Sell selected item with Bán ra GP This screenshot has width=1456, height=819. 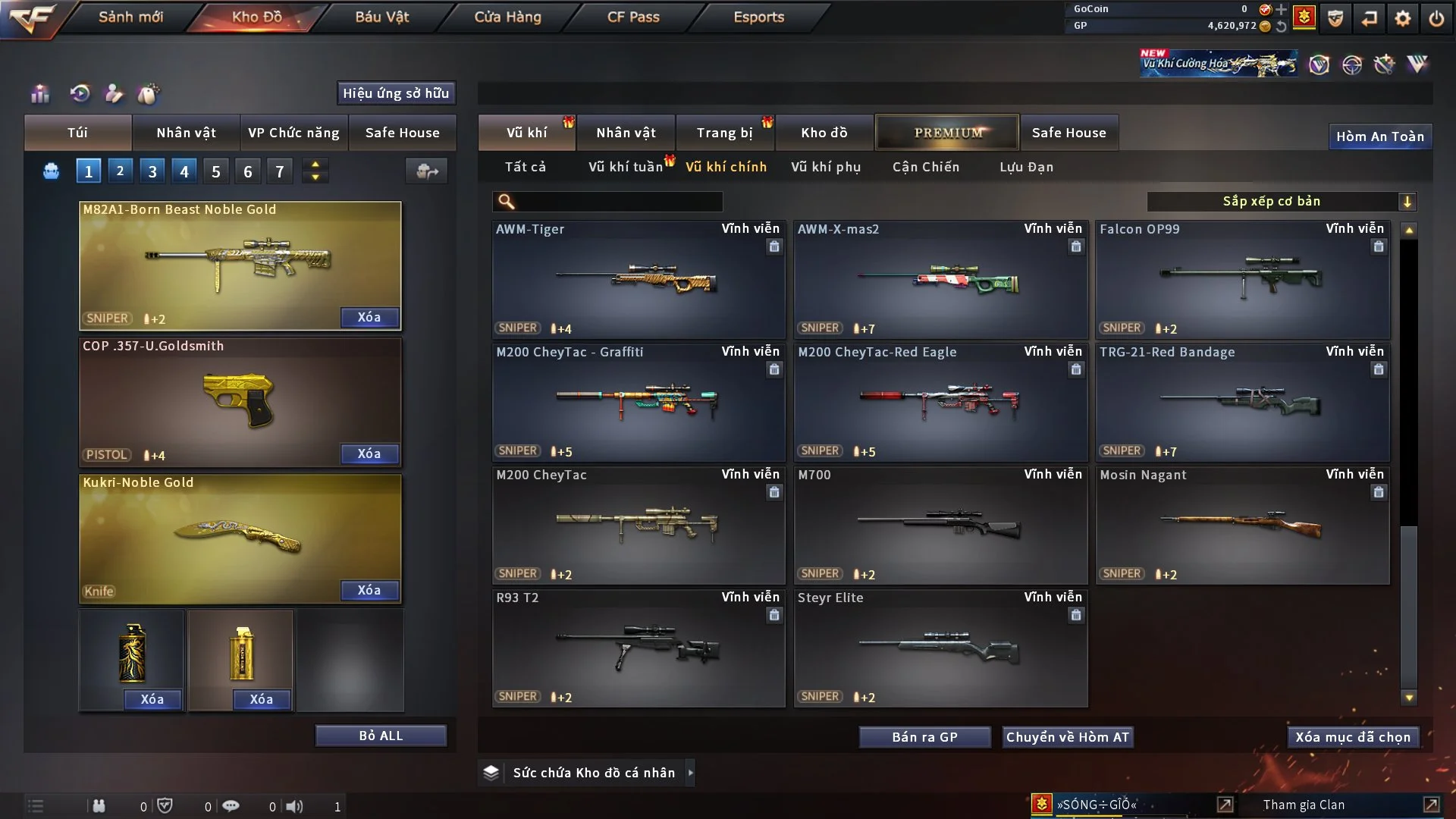924,737
